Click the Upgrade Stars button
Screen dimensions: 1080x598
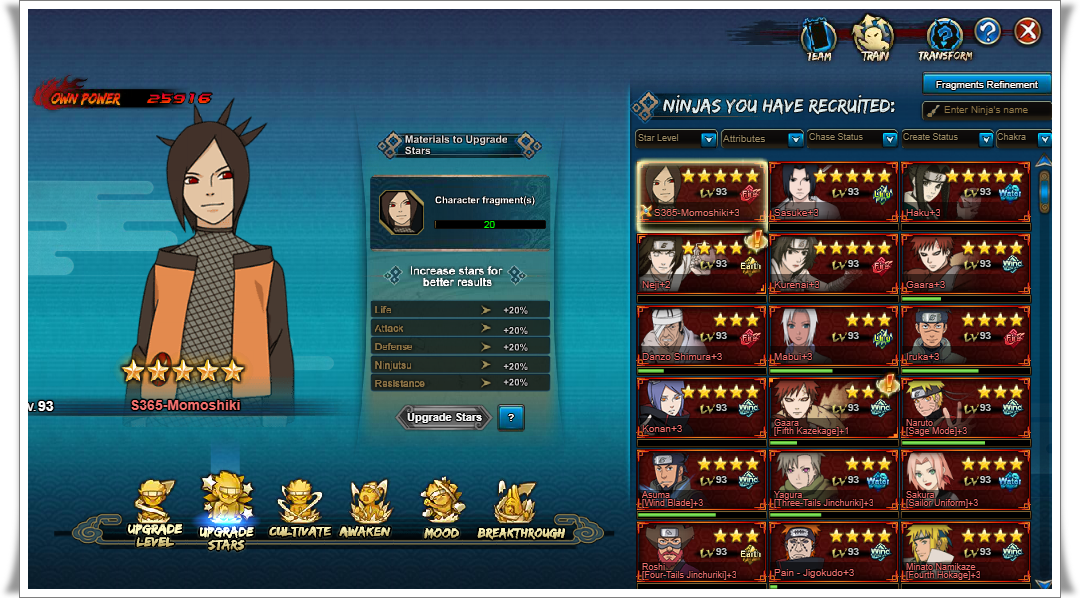pos(444,418)
